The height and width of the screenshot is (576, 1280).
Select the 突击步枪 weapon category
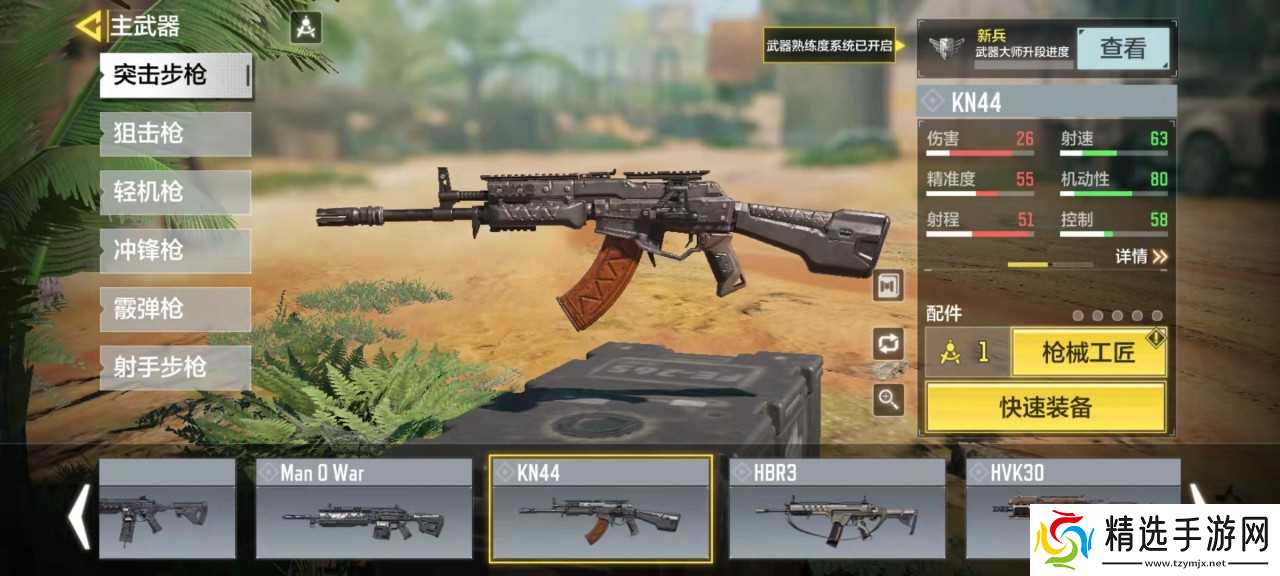point(175,75)
